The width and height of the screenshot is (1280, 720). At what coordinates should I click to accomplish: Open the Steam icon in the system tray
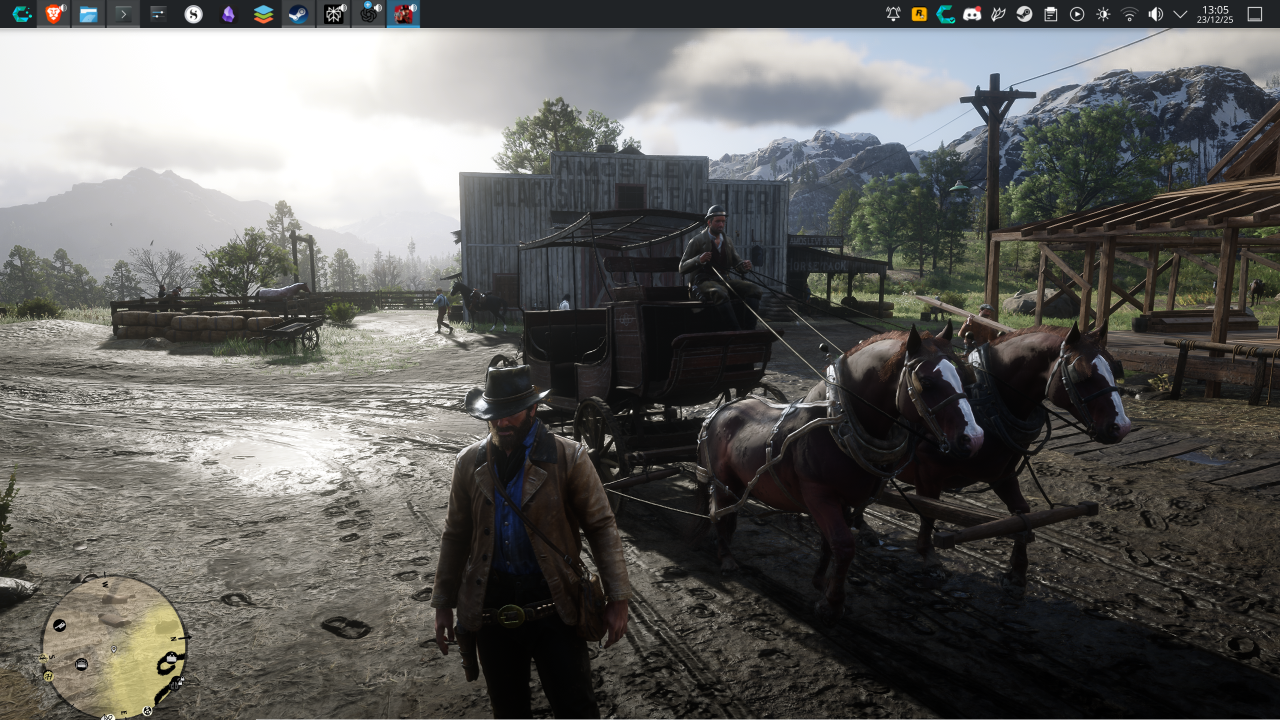point(1024,14)
